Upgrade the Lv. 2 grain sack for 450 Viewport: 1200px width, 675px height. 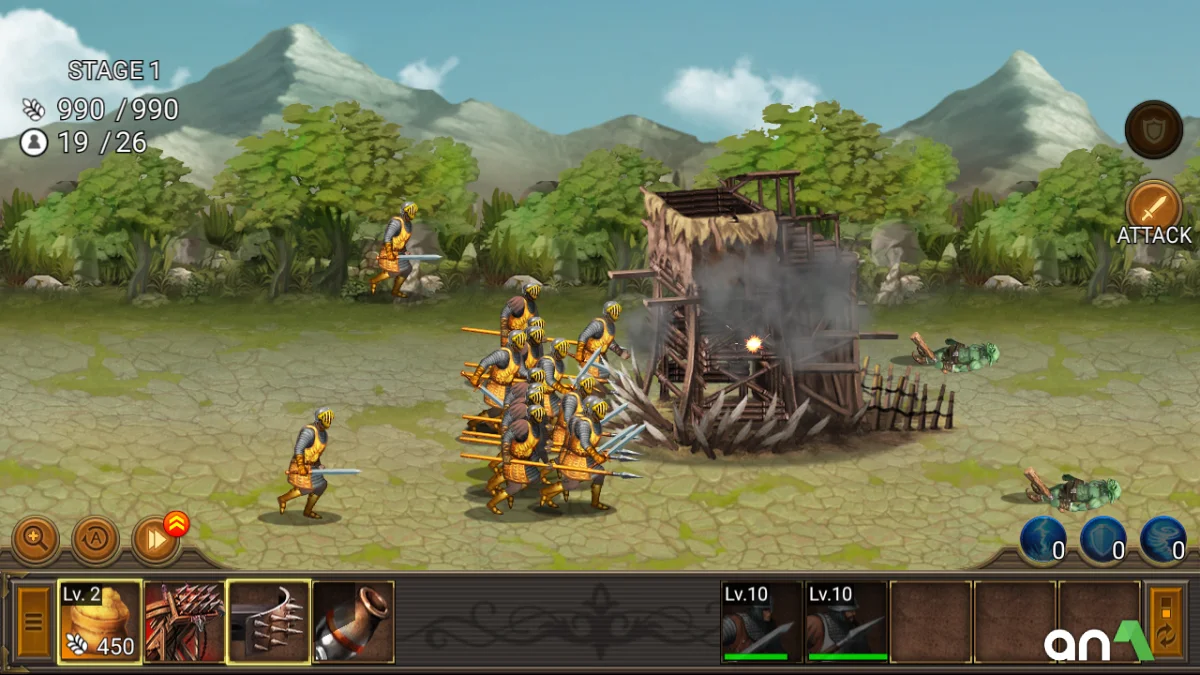(x=100, y=622)
